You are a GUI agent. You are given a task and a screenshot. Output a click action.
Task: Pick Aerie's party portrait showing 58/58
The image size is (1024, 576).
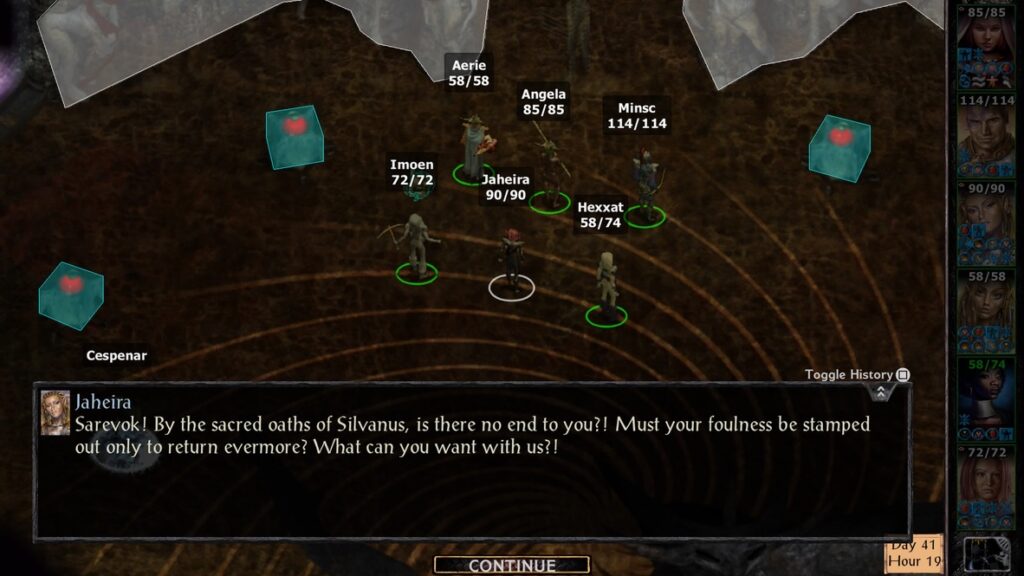(986, 310)
